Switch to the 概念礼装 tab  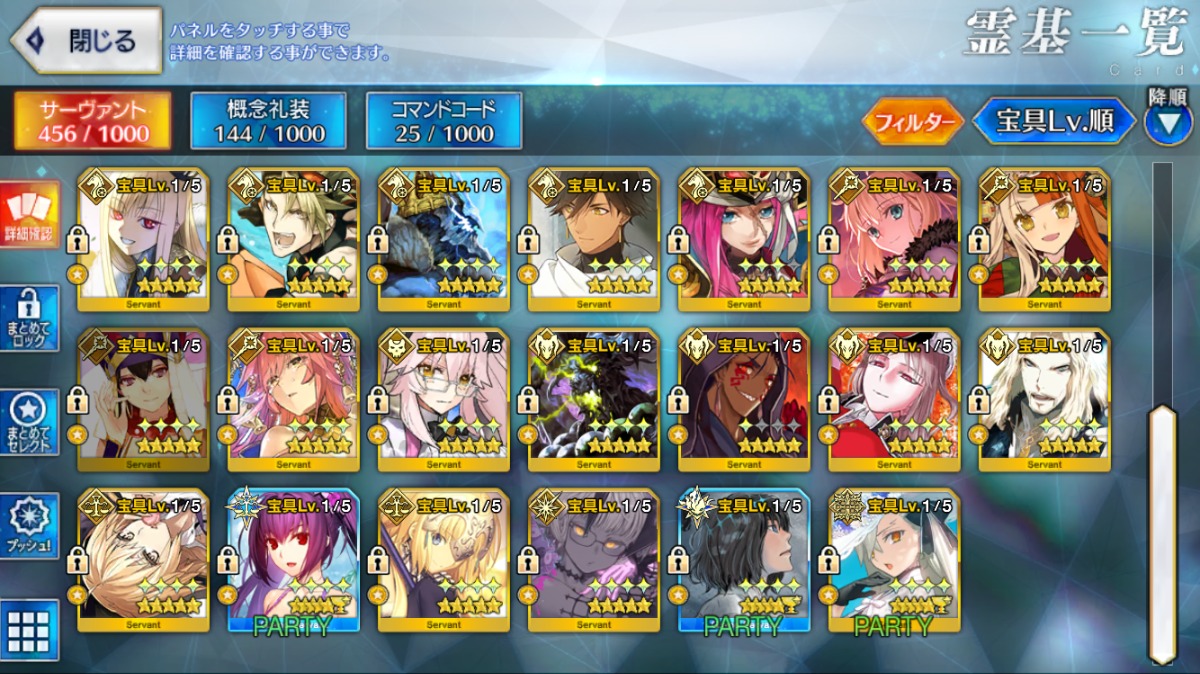268,121
